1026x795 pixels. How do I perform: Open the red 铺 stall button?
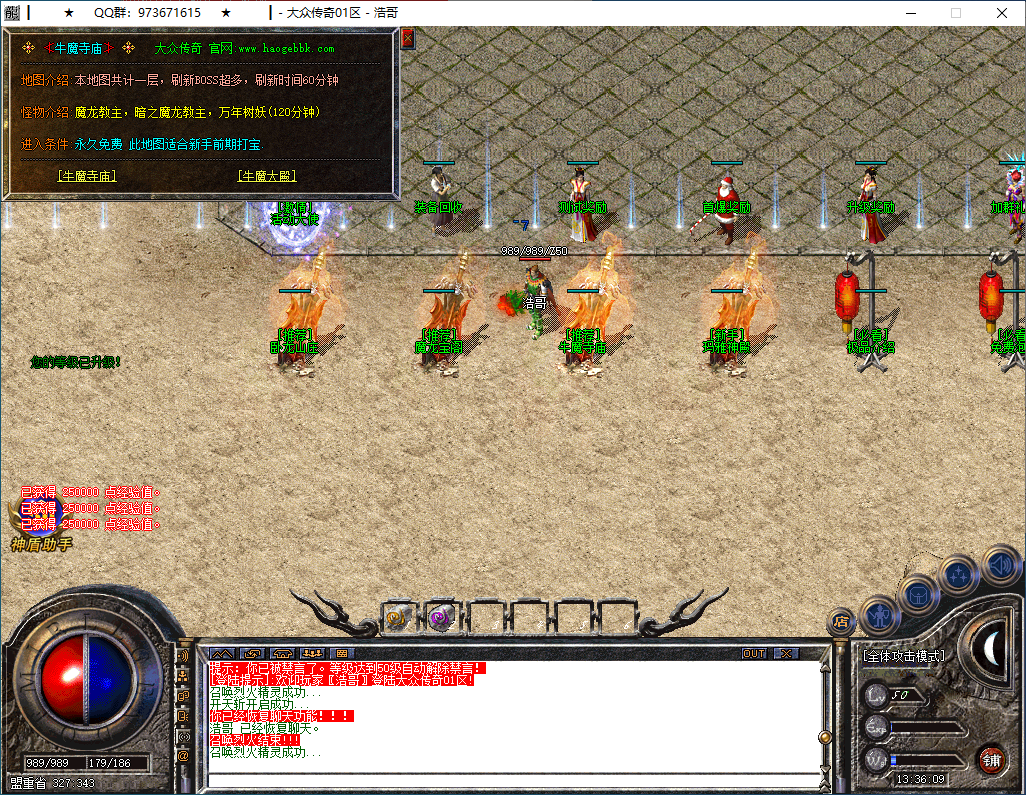tap(990, 759)
